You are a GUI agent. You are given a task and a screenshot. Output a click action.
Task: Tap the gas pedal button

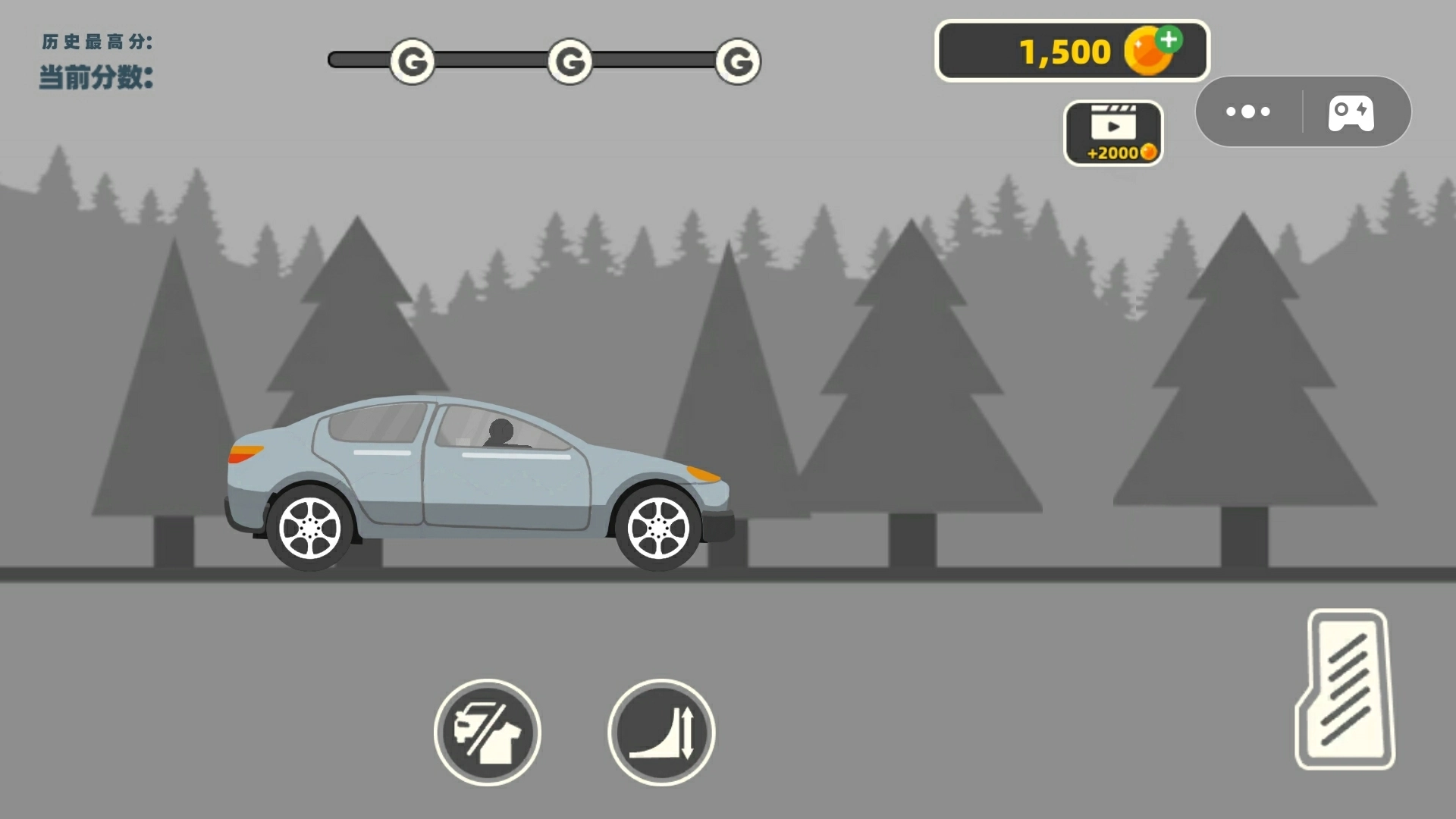[x=1345, y=689]
